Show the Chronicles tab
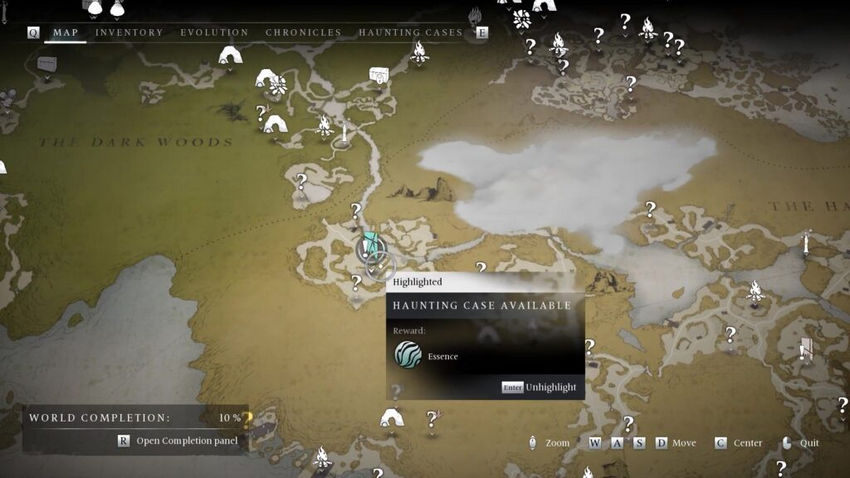This screenshot has height=478, width=850. [x=303, y=33]
